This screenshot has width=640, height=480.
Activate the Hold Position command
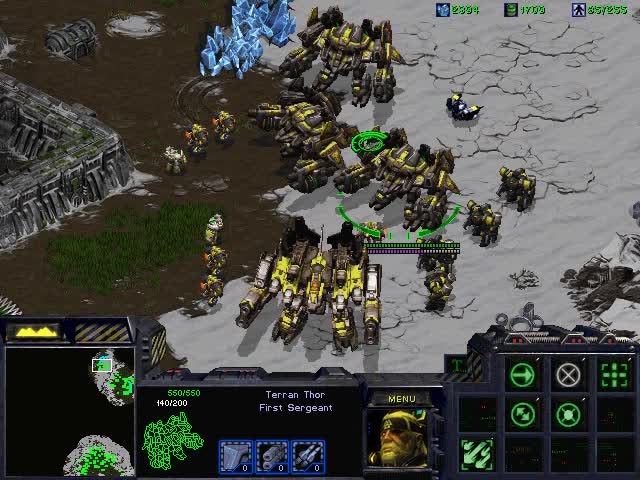[568, 413]
